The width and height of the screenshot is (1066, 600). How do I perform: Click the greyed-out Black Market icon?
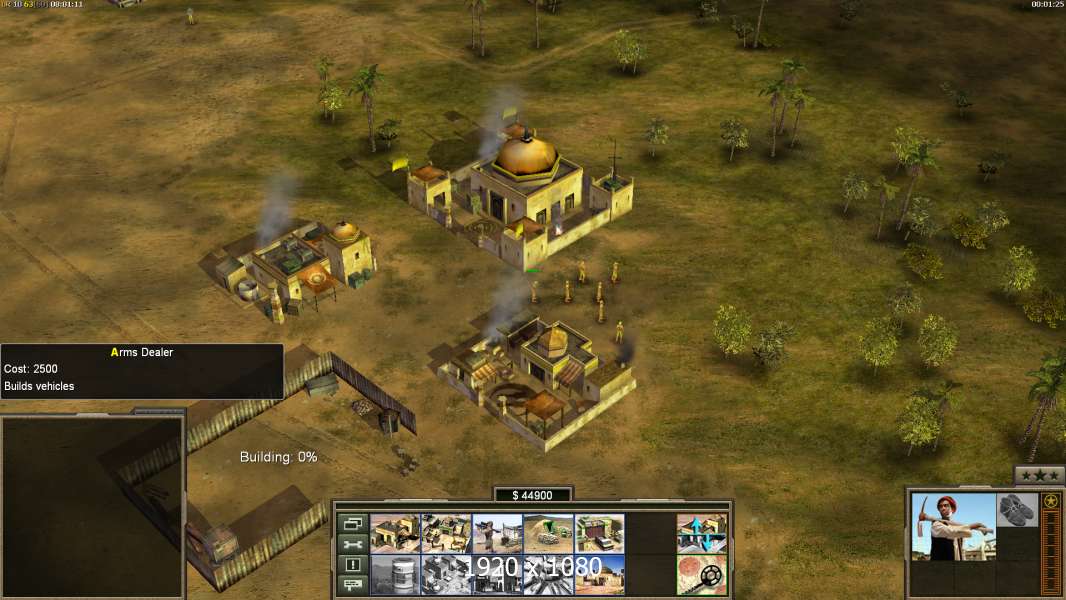click(497, 574)
